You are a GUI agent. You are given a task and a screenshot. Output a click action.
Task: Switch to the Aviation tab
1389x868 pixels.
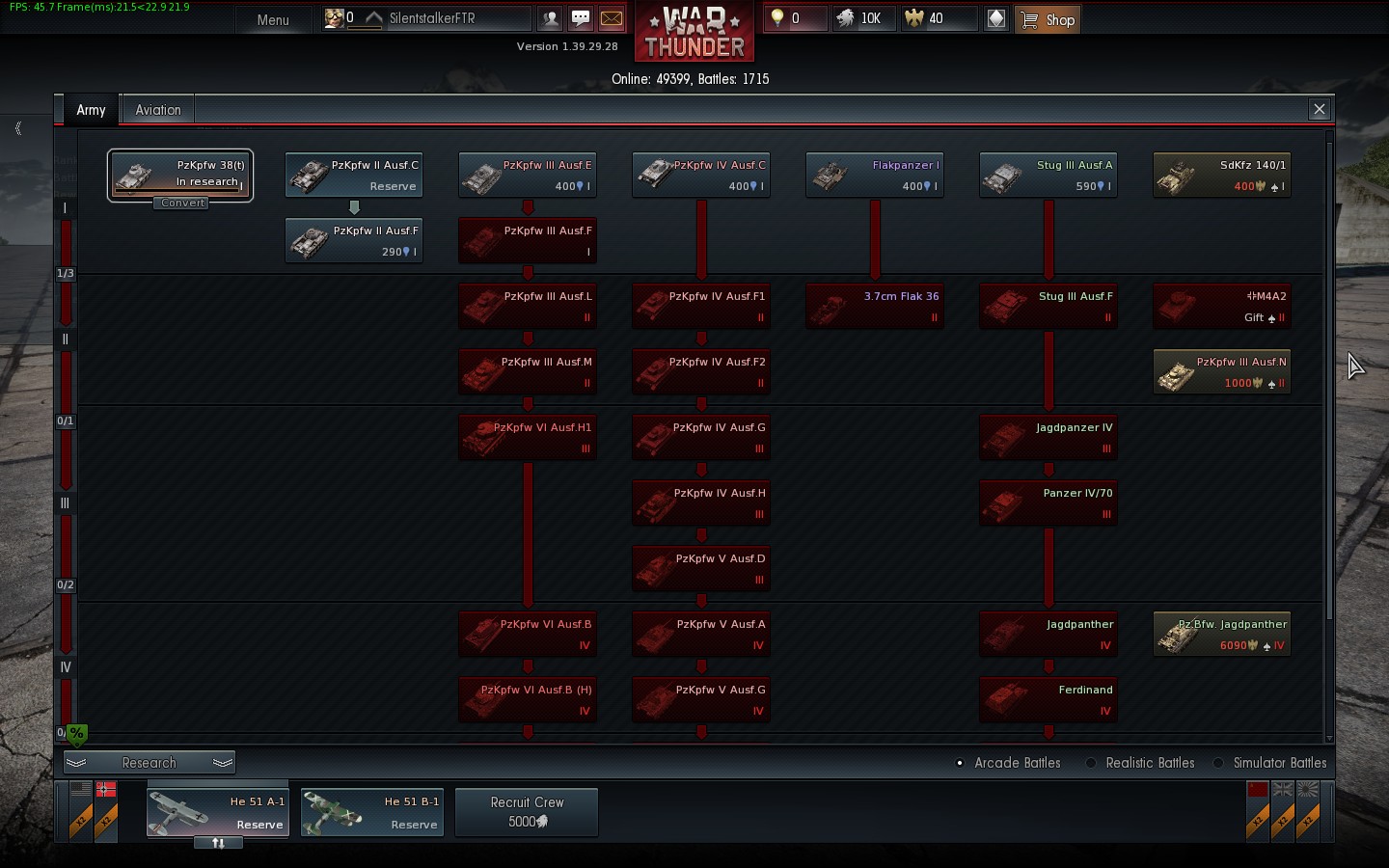[158, 110]
